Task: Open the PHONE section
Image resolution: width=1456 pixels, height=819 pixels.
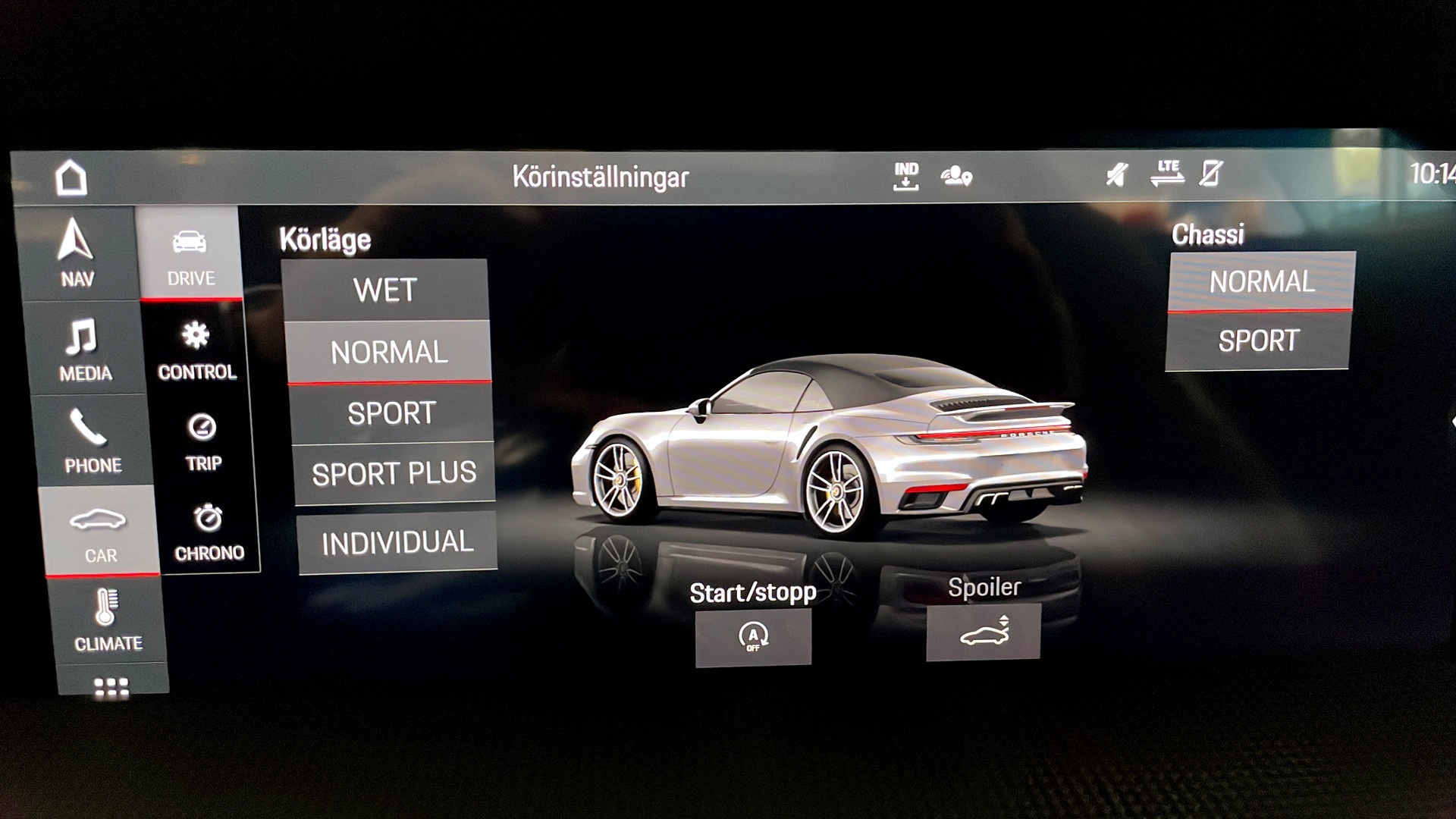Action: [91, 441]
